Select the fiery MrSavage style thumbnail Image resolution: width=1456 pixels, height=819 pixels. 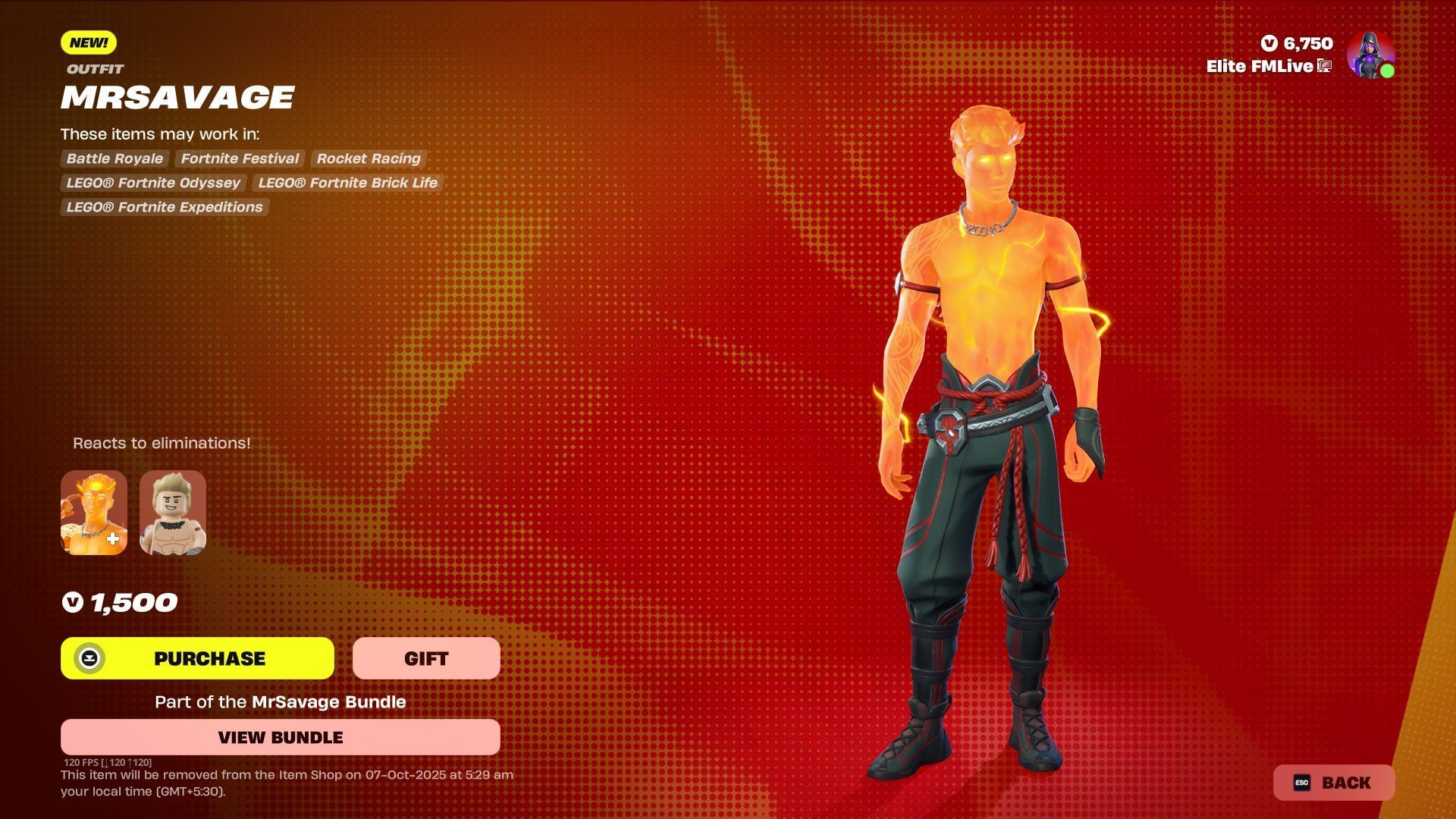point(94,513)
